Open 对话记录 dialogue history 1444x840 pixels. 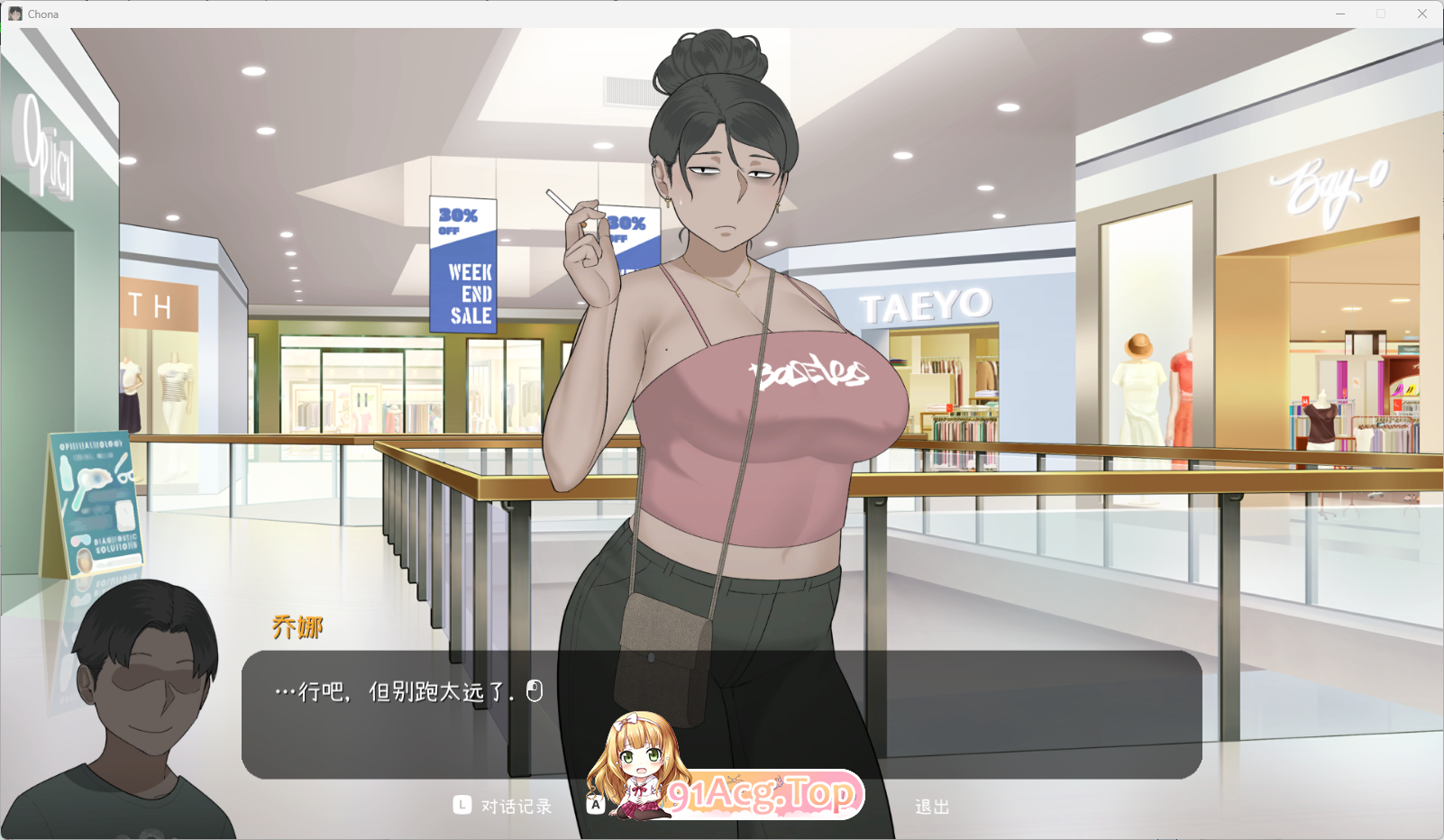516,806
